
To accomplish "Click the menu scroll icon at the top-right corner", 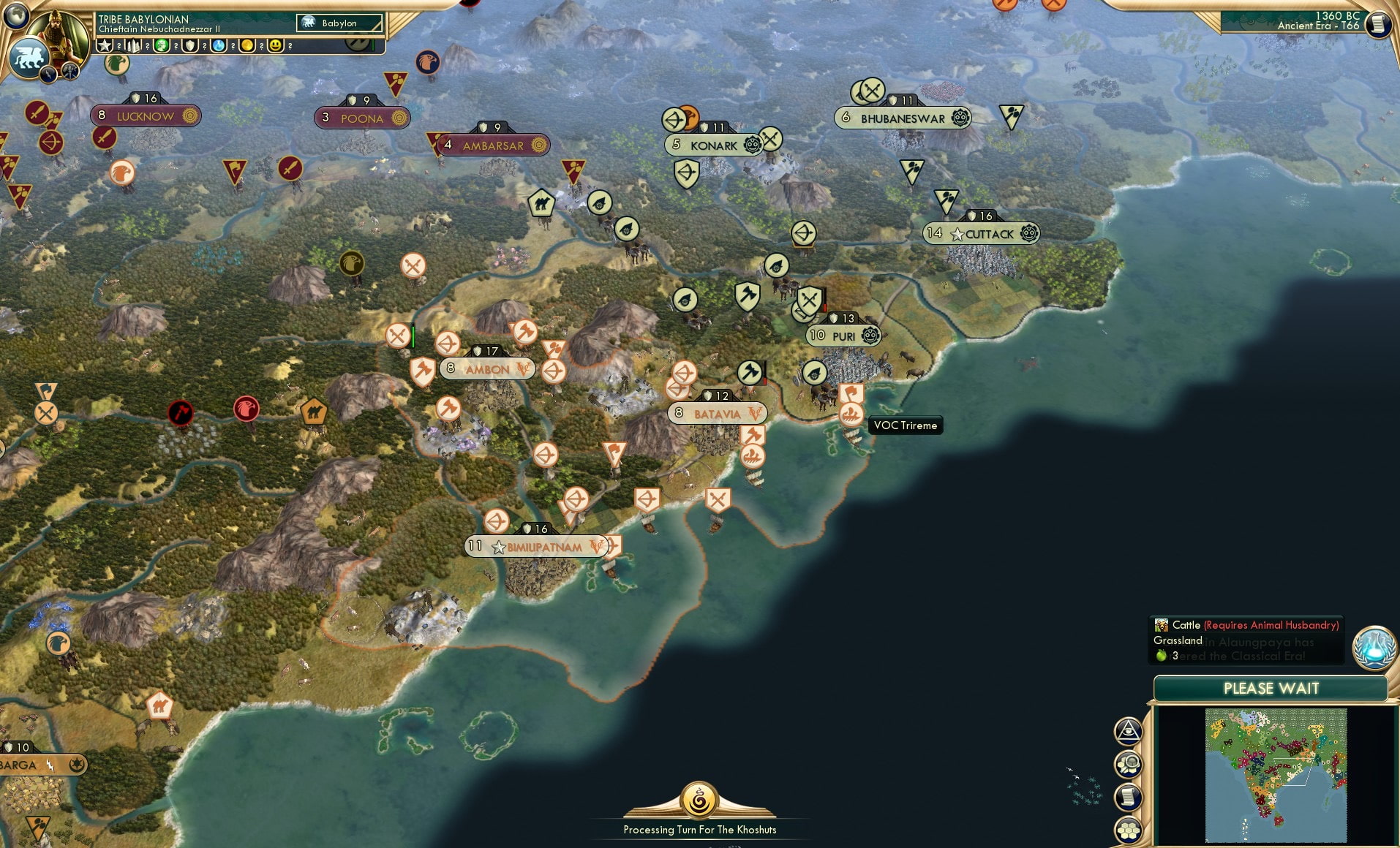I will coord(1381,22).
